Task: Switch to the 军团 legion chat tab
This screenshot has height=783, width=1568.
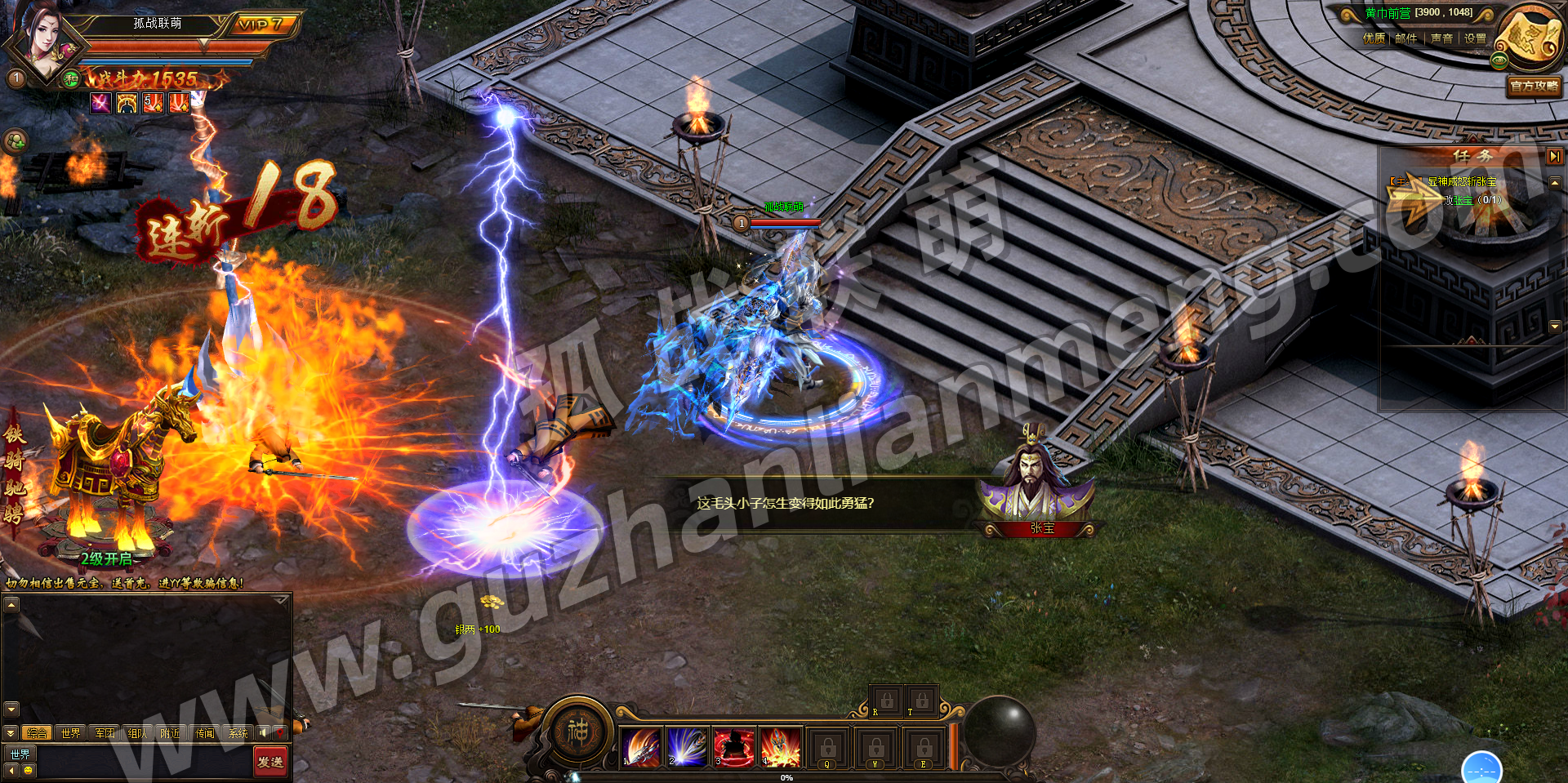Action: 105,733
